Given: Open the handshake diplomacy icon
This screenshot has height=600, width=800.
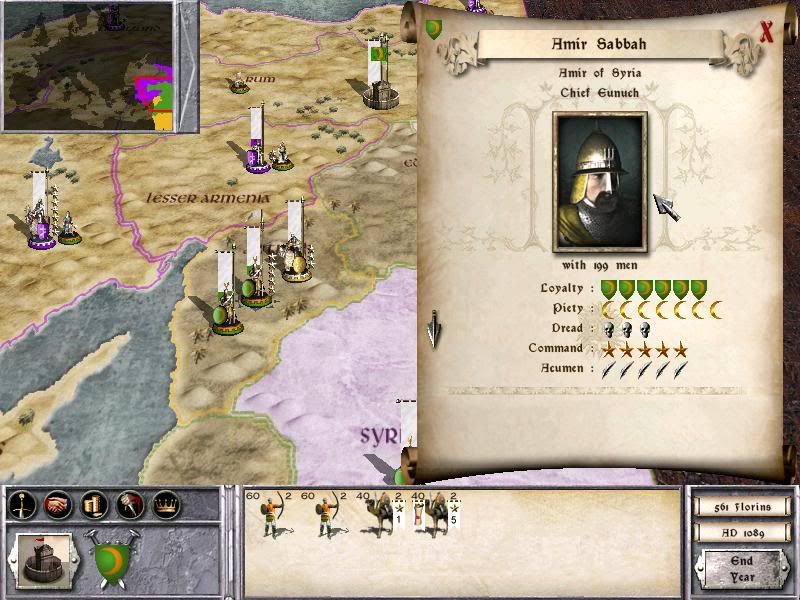Looking at the screenshot, I should click(57, 506).
